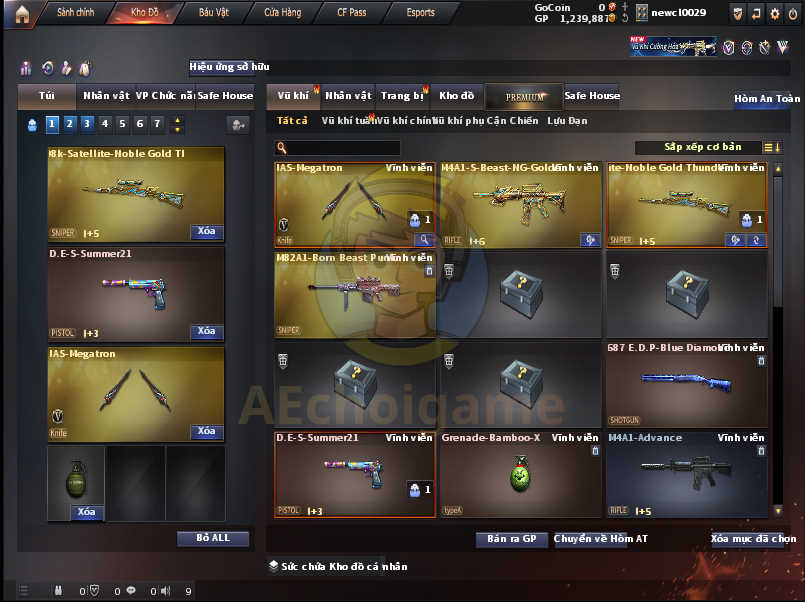This screenshot has width=805, height=602.
Task: Switch to the Báu Vật tab
Action: pyautogui.click(x=213, y=13)
